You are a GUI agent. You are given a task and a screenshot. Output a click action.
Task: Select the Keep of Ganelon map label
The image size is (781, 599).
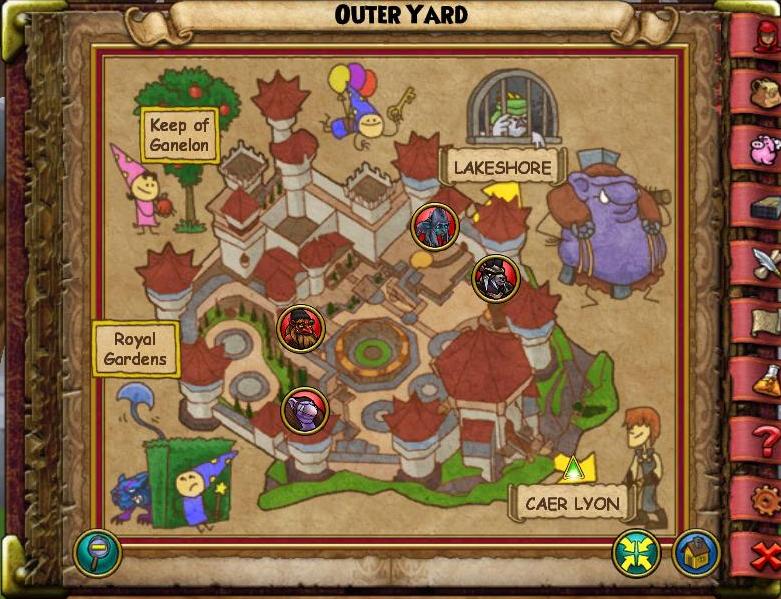pyautogui.click(x=180, y=135)
